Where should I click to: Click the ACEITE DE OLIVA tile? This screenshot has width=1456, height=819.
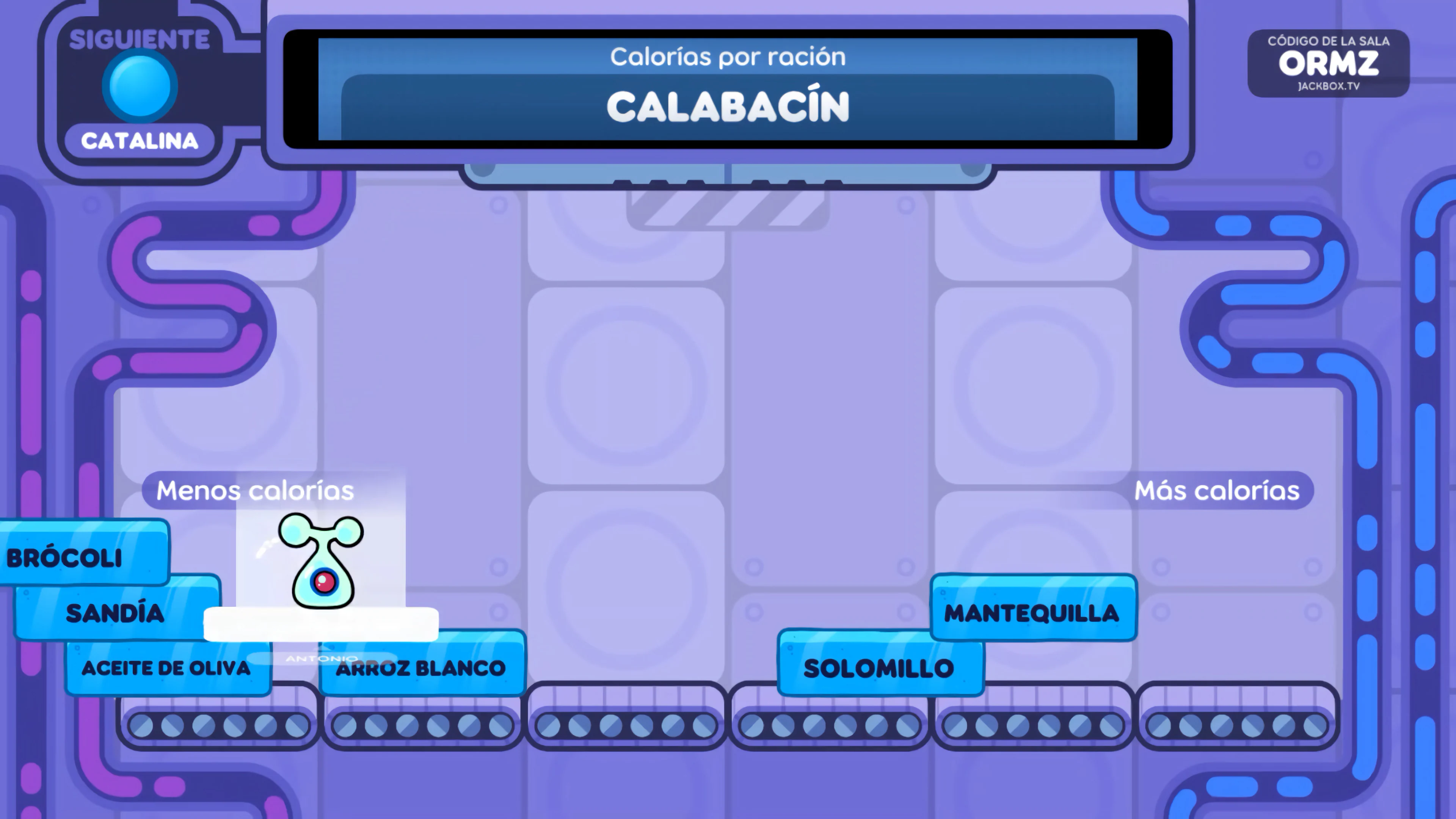(167, 668)
